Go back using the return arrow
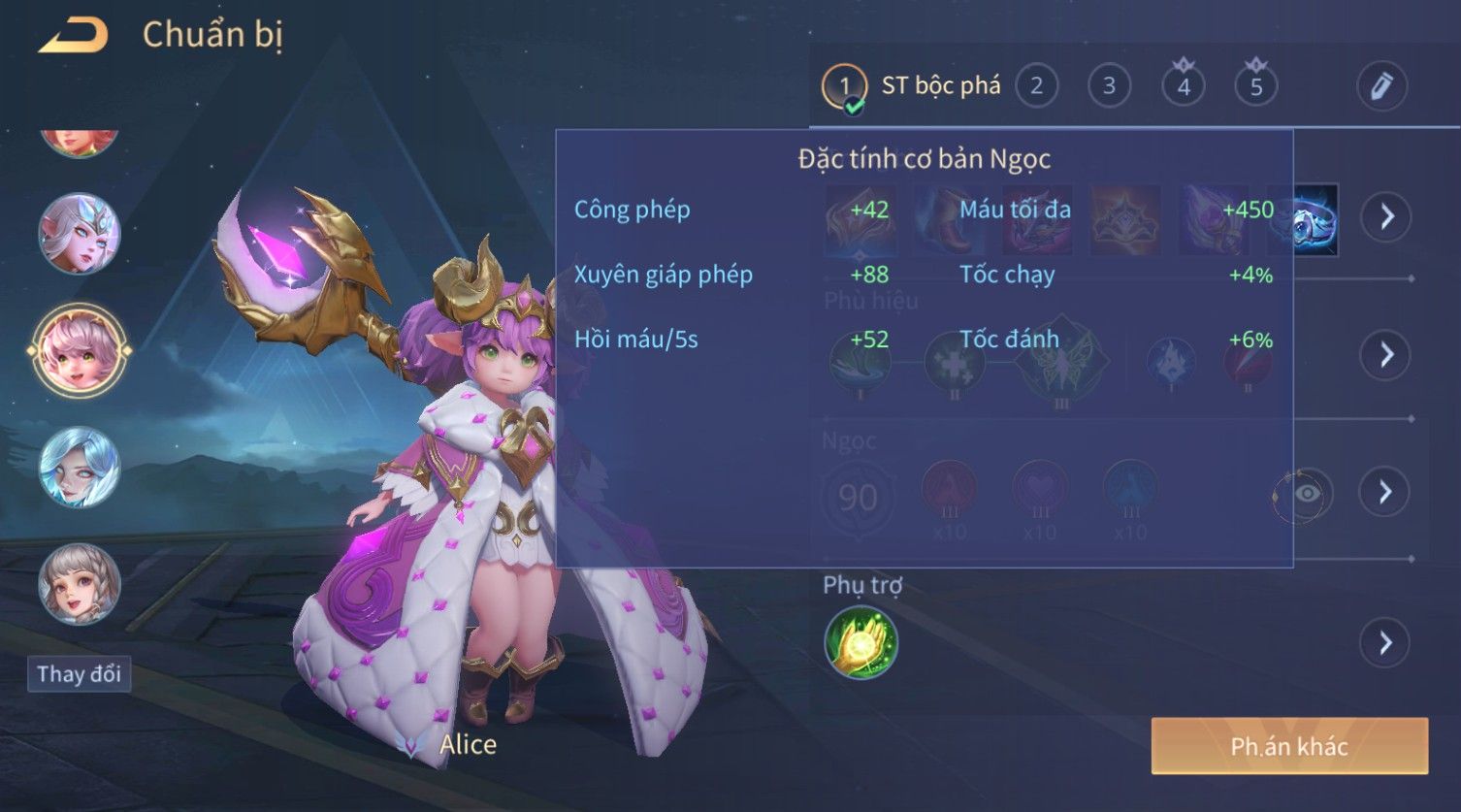This screenshot has height=812, width=1461. [73, 36]
